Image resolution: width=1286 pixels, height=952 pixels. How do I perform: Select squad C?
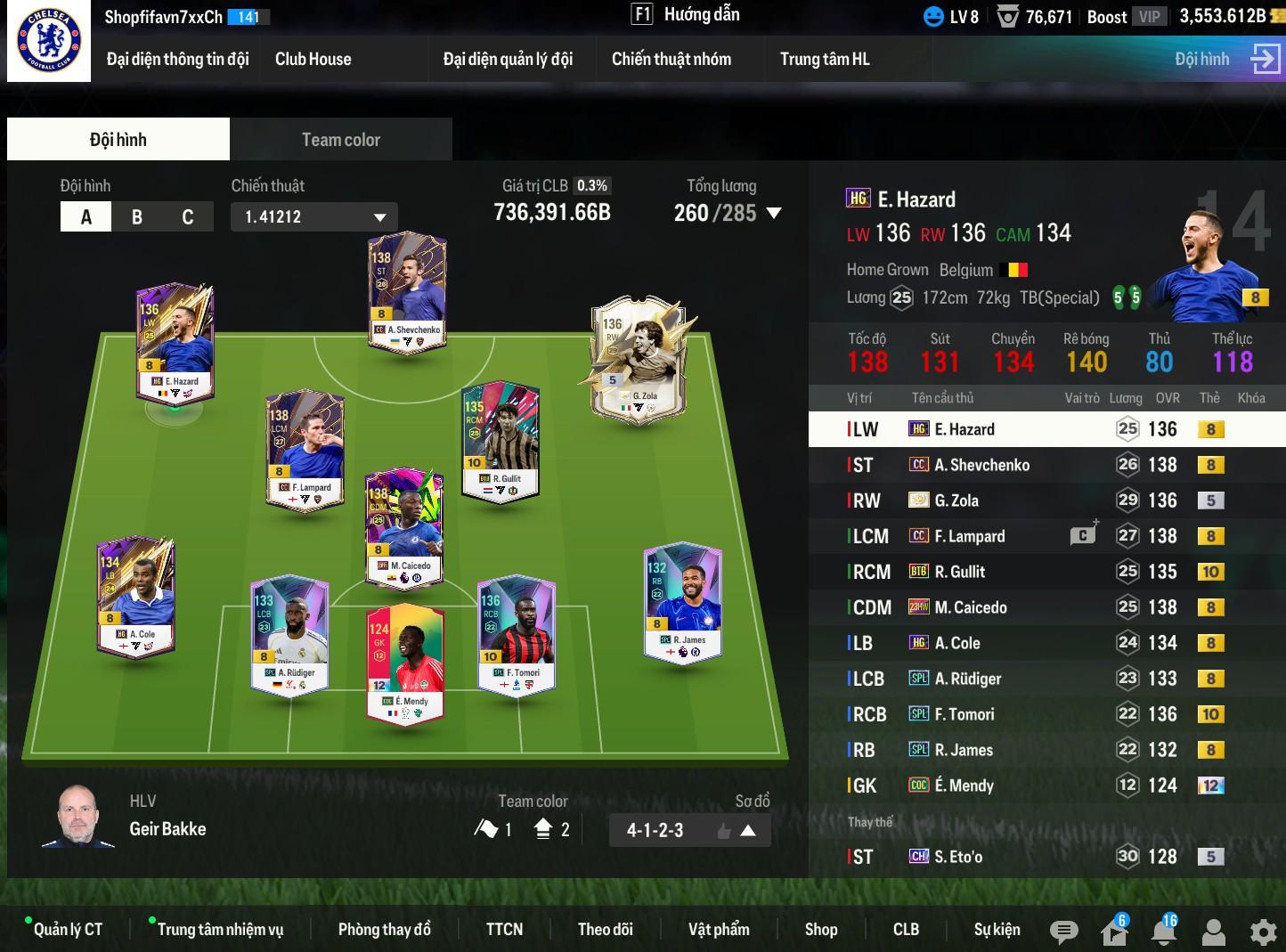tap(187, 217)
